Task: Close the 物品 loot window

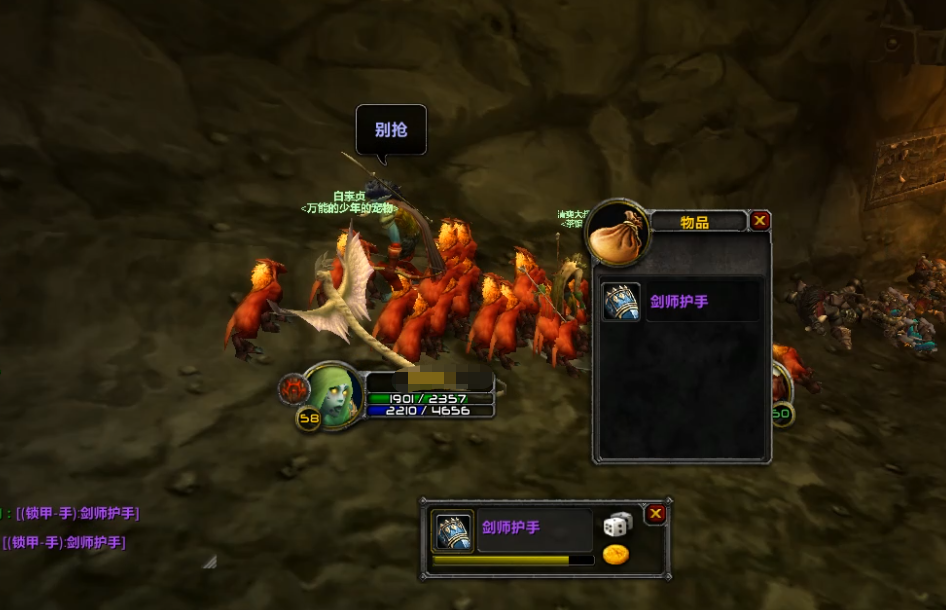Action: click(x=761, y=221)
